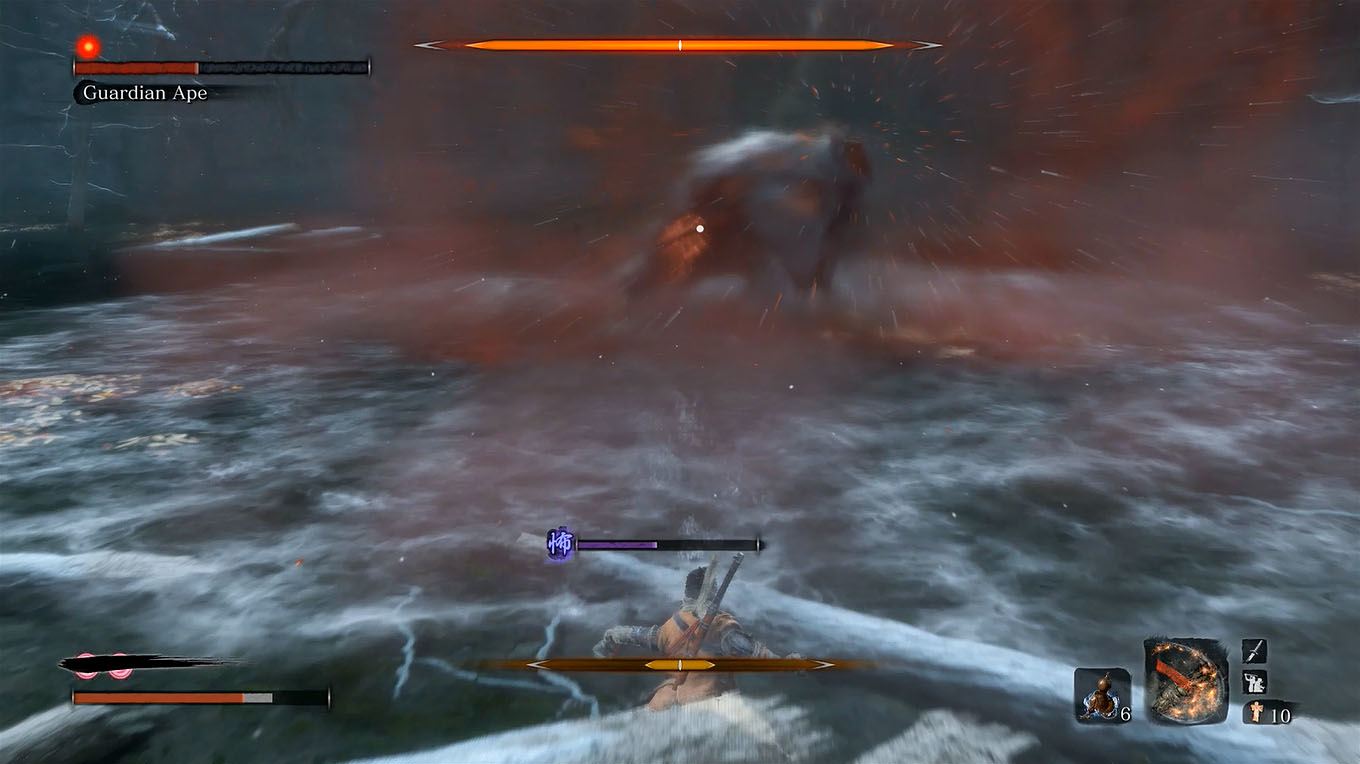The height and width of the screenshot is (764, 1360).
Task: Click the Guardian Ape name label
Action: click(x=143, y=93)
